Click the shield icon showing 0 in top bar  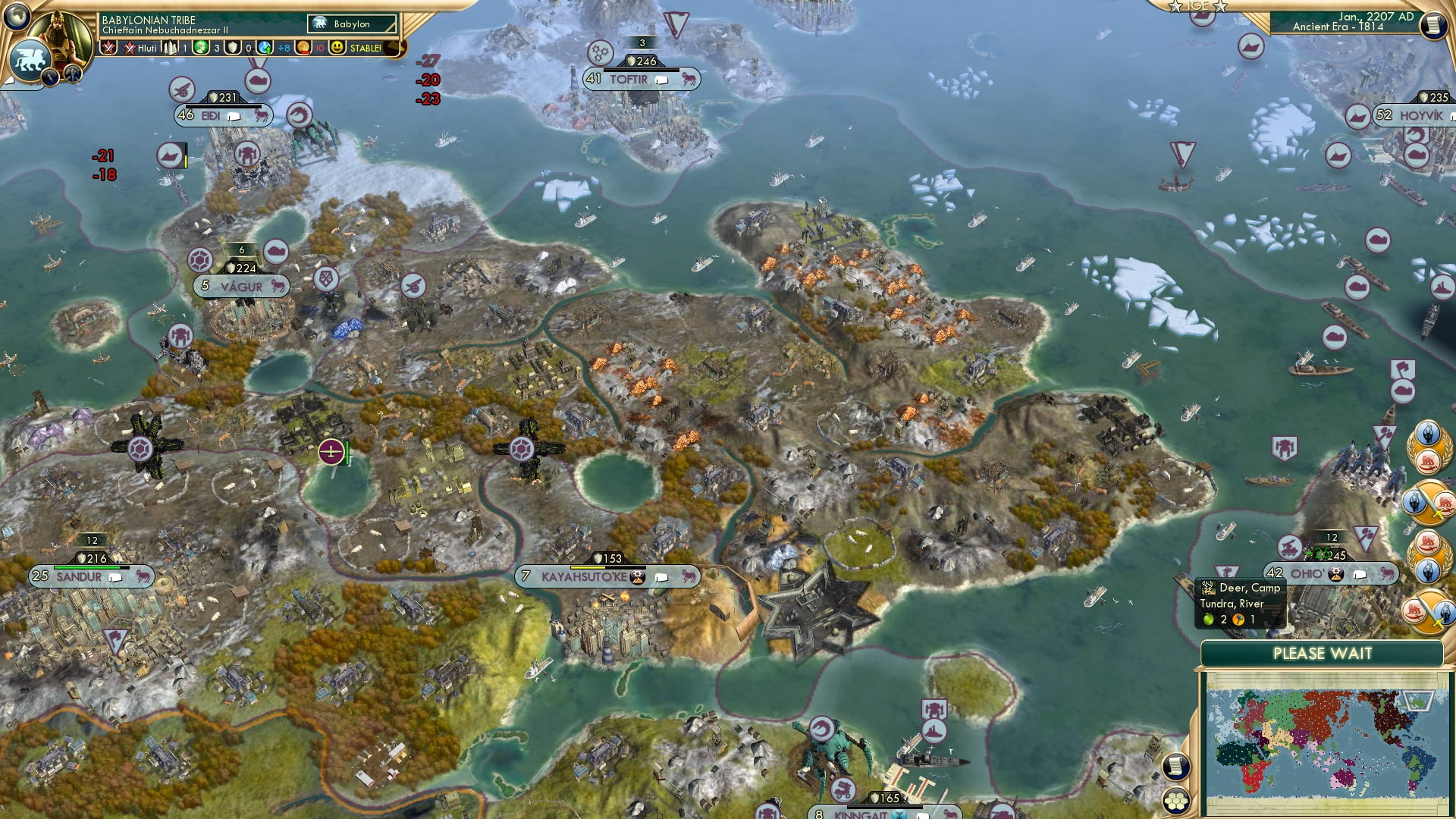tap(232, 47)
